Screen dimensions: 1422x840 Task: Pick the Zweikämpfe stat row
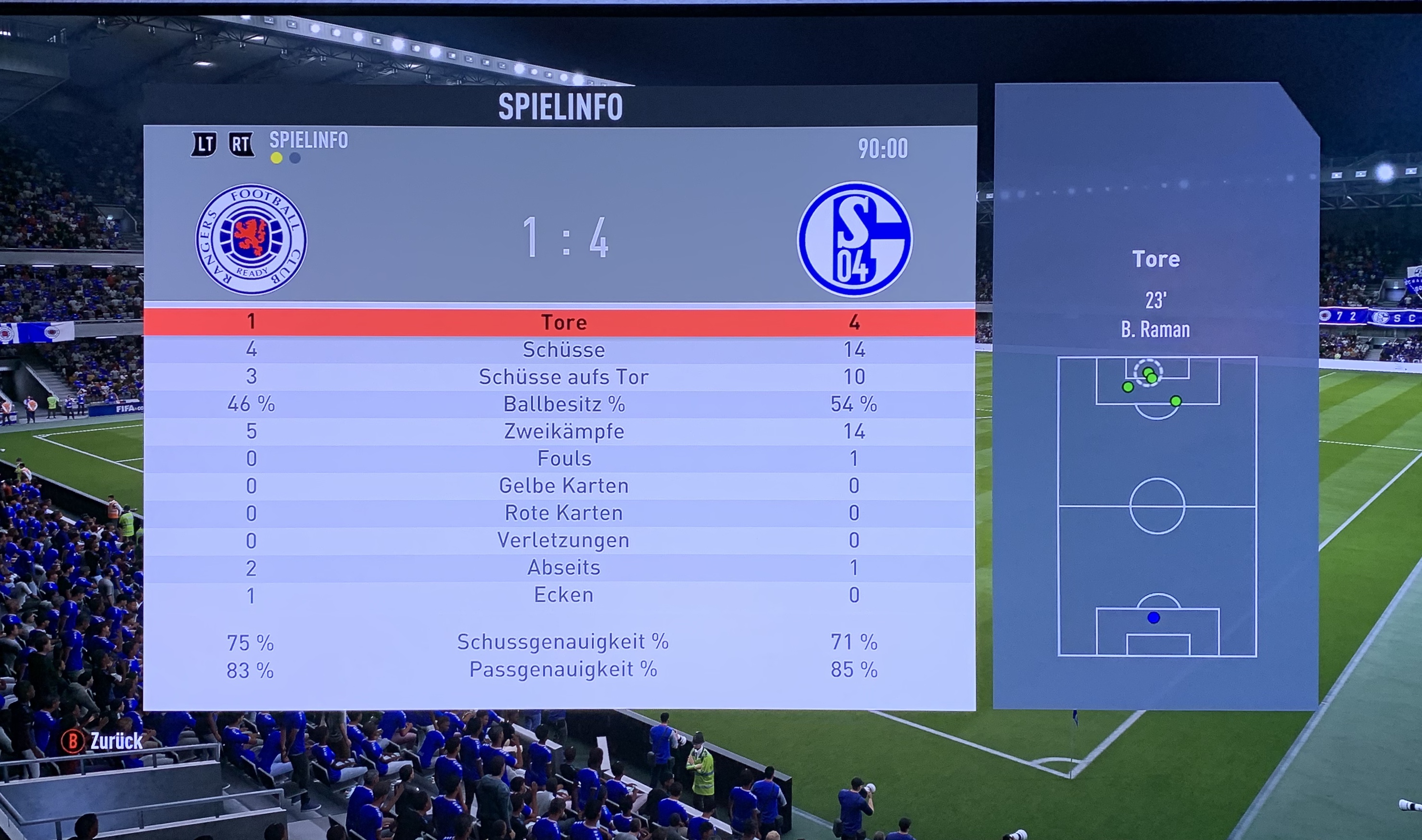(x=563, y=431)
